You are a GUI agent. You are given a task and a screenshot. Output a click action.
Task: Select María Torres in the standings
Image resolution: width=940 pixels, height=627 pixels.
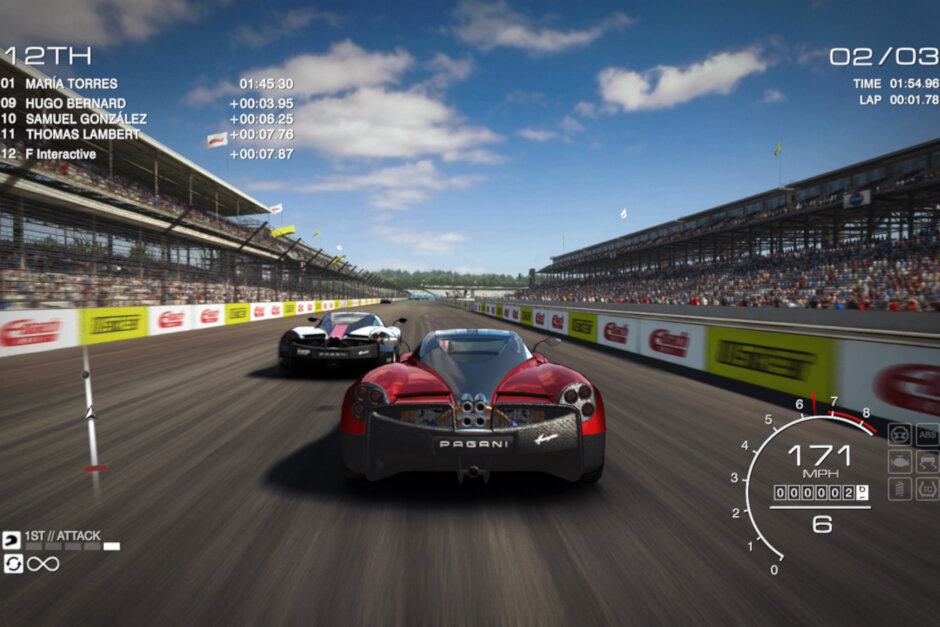(72, 84)
